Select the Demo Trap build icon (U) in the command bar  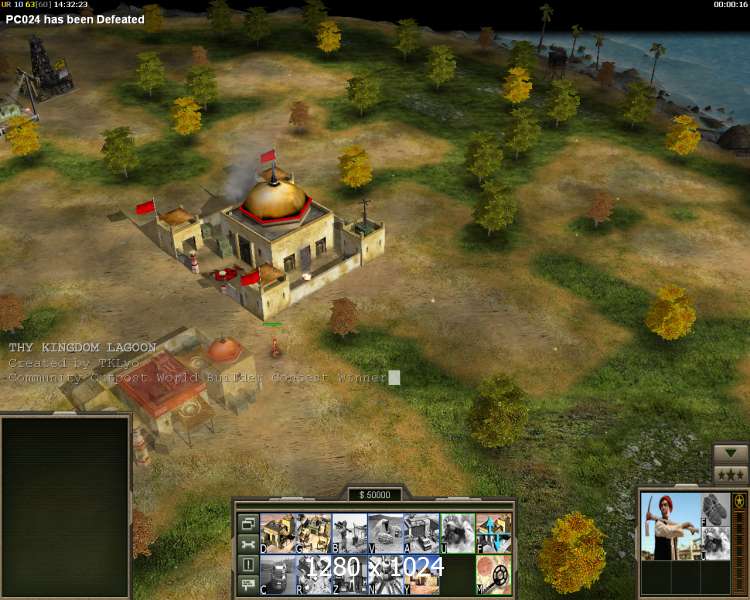coord(457,533)
